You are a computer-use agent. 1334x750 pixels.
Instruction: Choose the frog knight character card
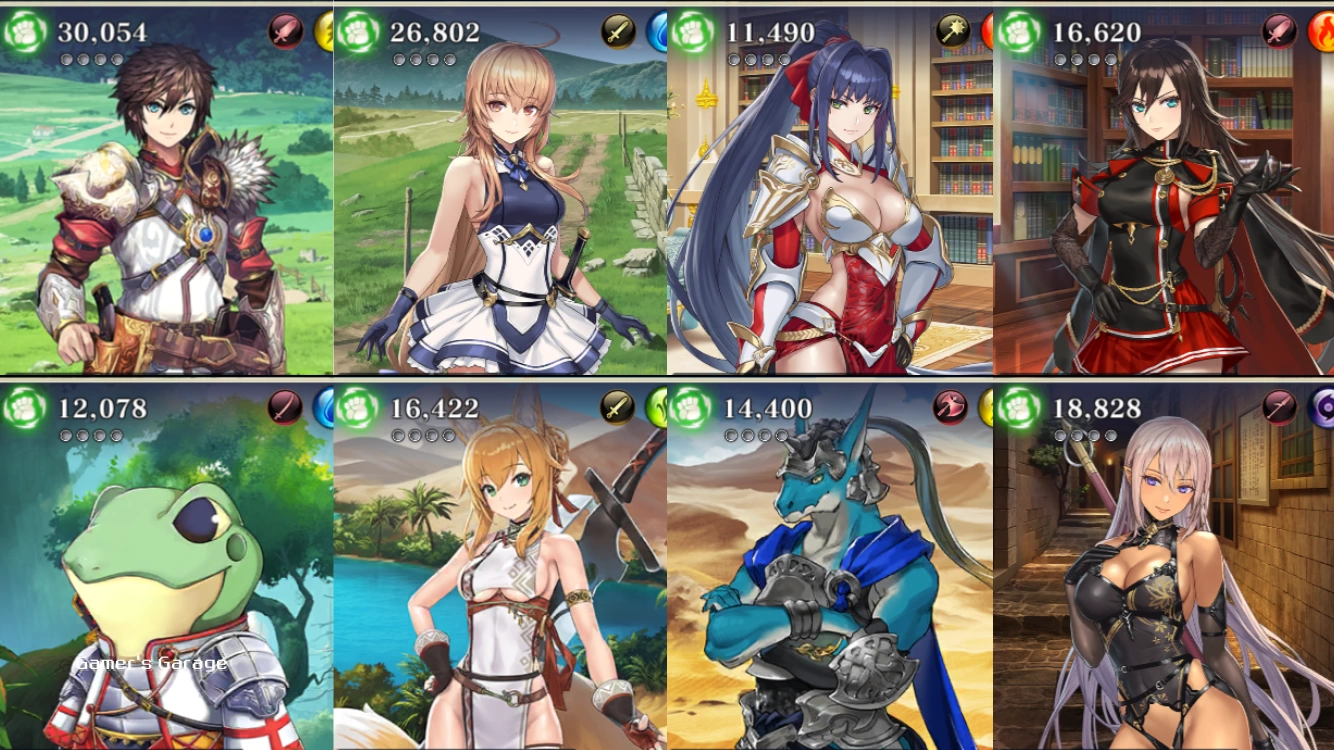[166, 580]
